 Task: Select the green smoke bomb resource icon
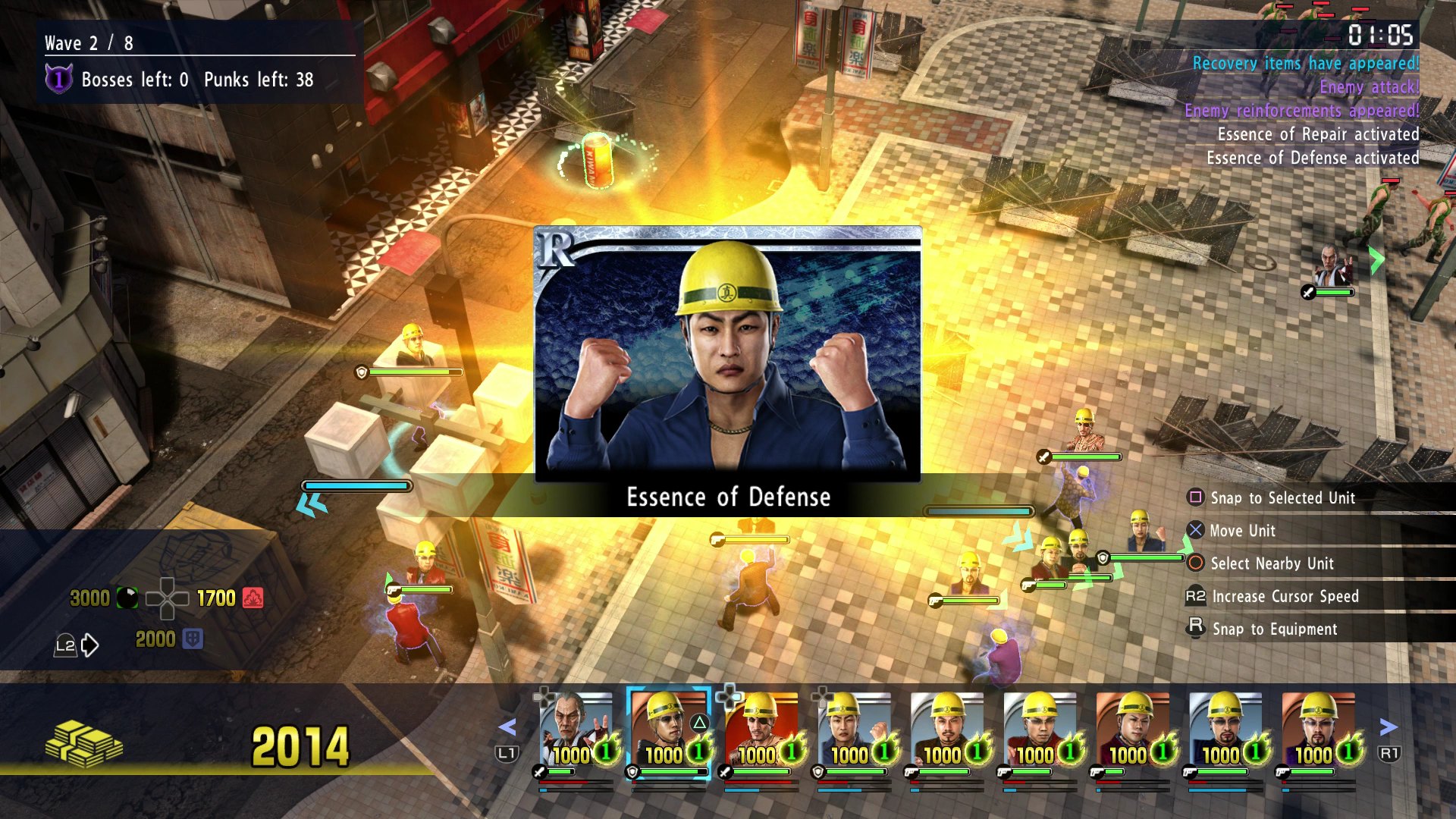127,598
